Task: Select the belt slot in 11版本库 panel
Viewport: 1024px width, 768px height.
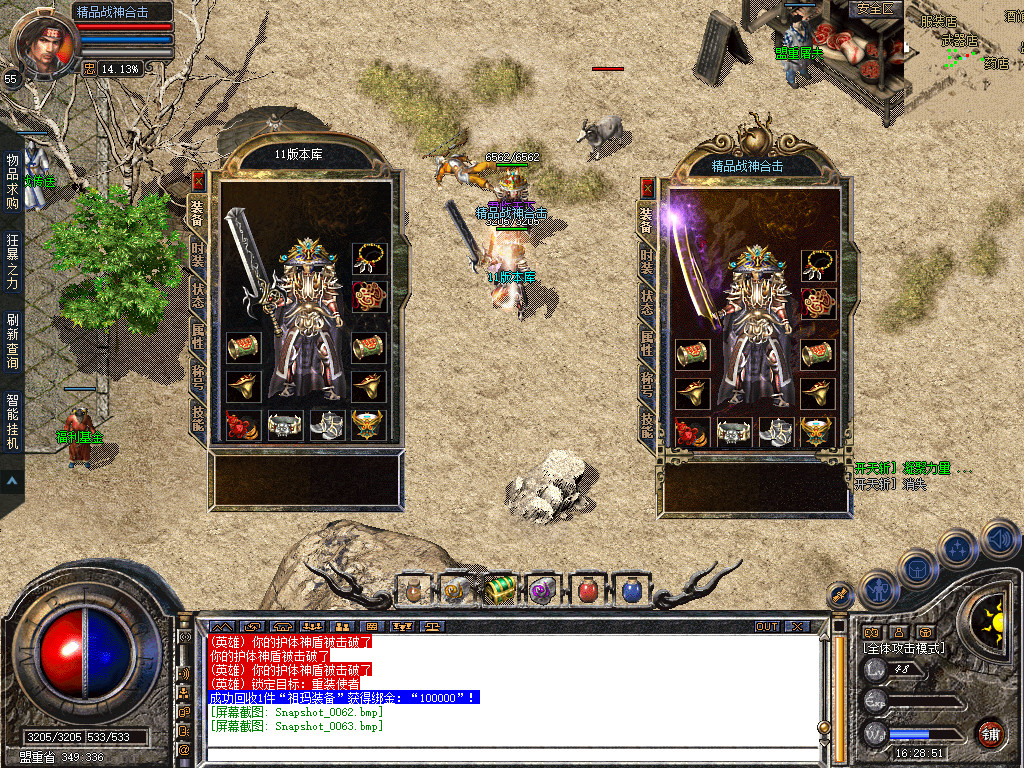Action: click(x=285, y=425)
